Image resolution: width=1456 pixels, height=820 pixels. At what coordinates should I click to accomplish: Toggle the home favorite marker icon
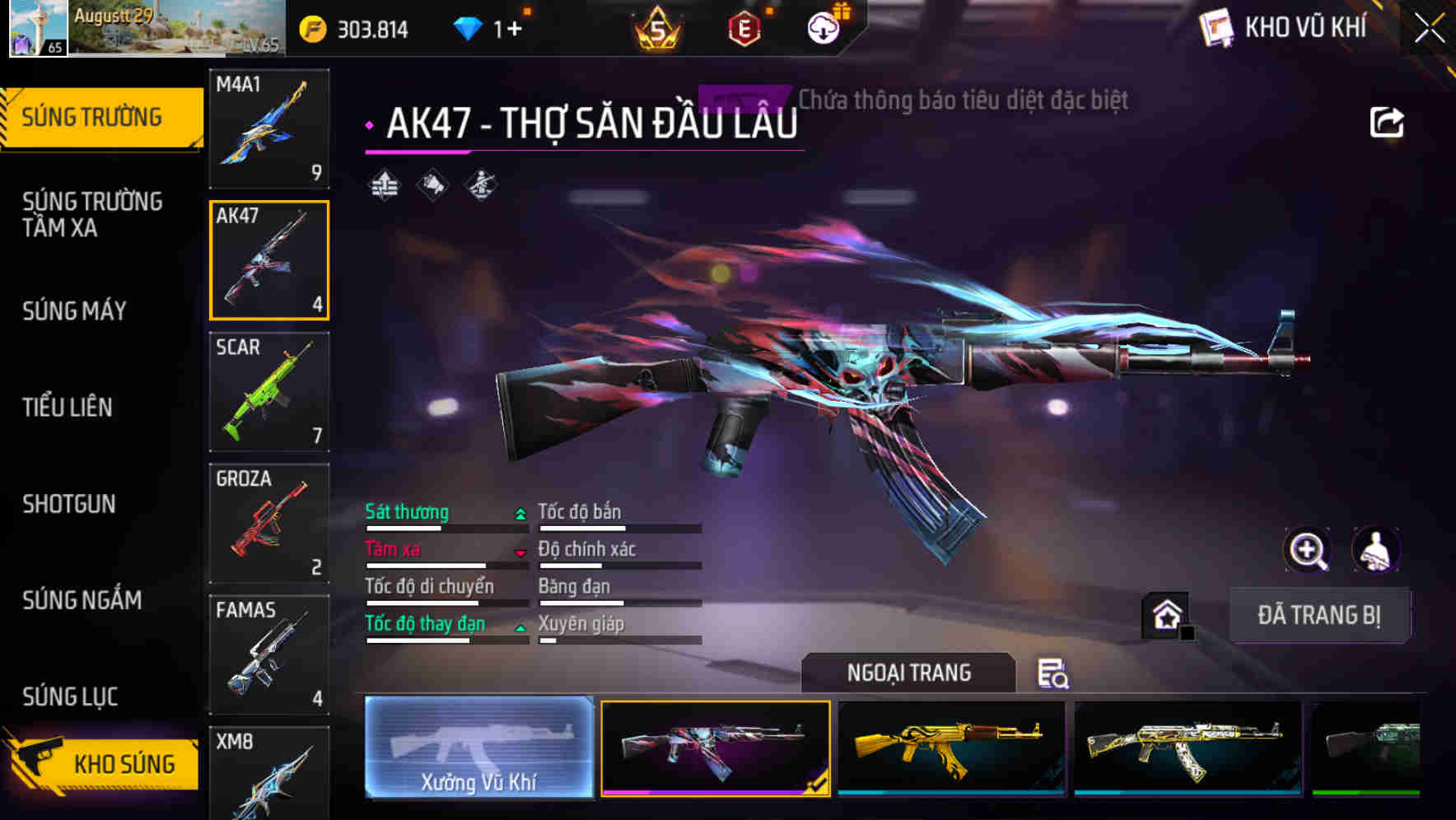[1168, 615]
